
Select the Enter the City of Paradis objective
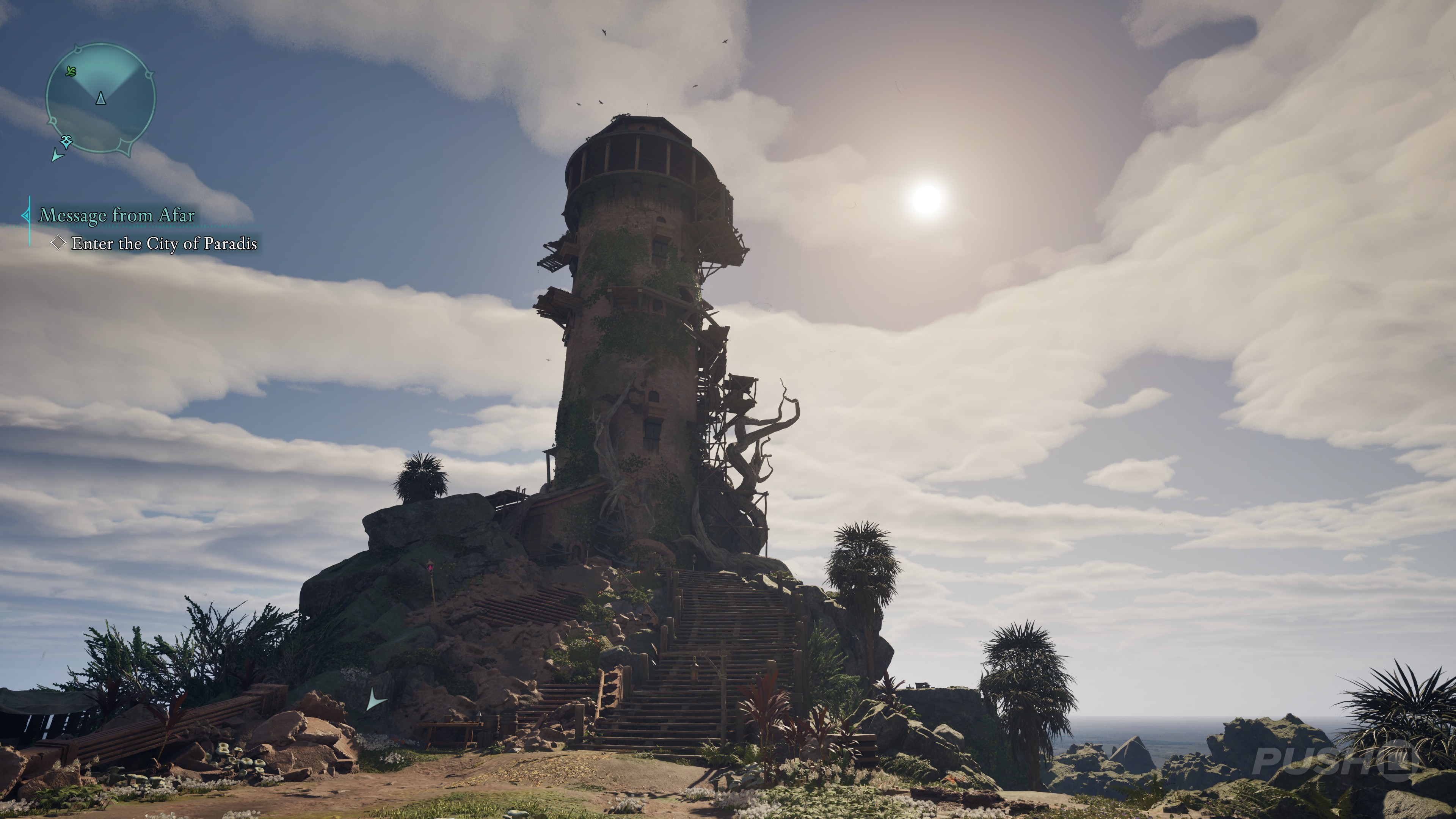coord(164,243)
